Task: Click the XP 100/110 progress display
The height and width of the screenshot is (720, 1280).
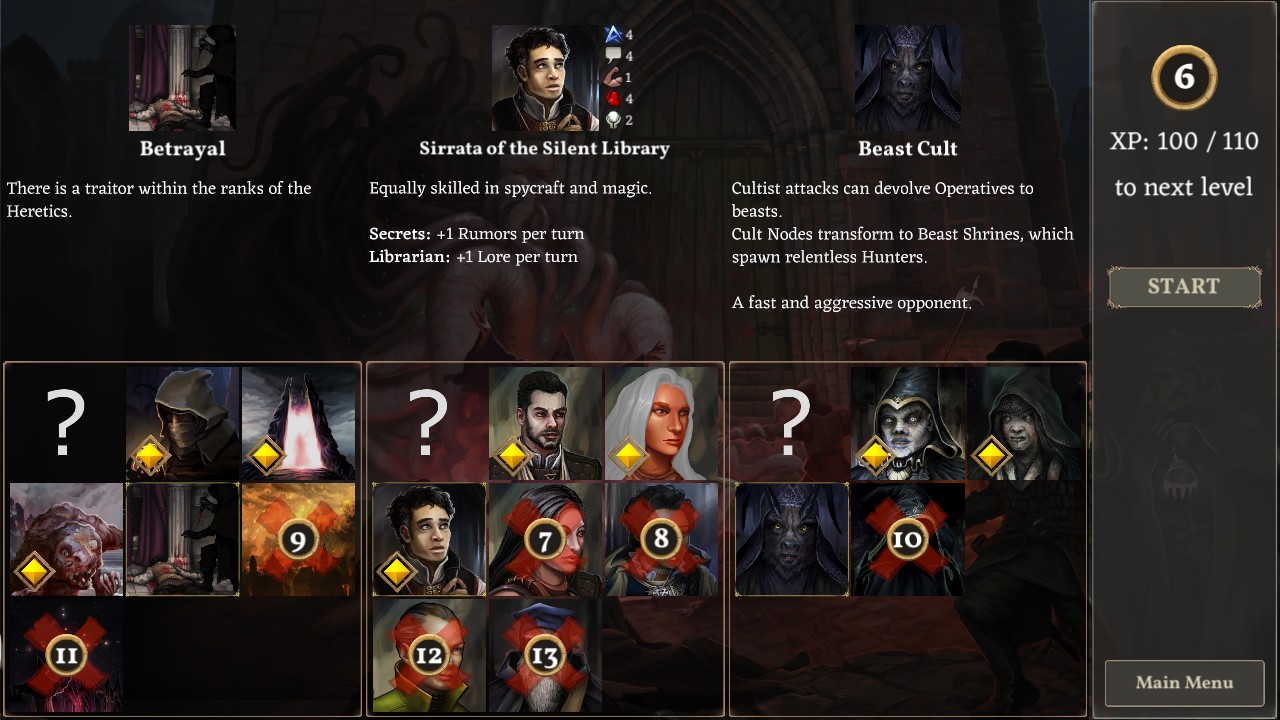Action: point(1183,141)
